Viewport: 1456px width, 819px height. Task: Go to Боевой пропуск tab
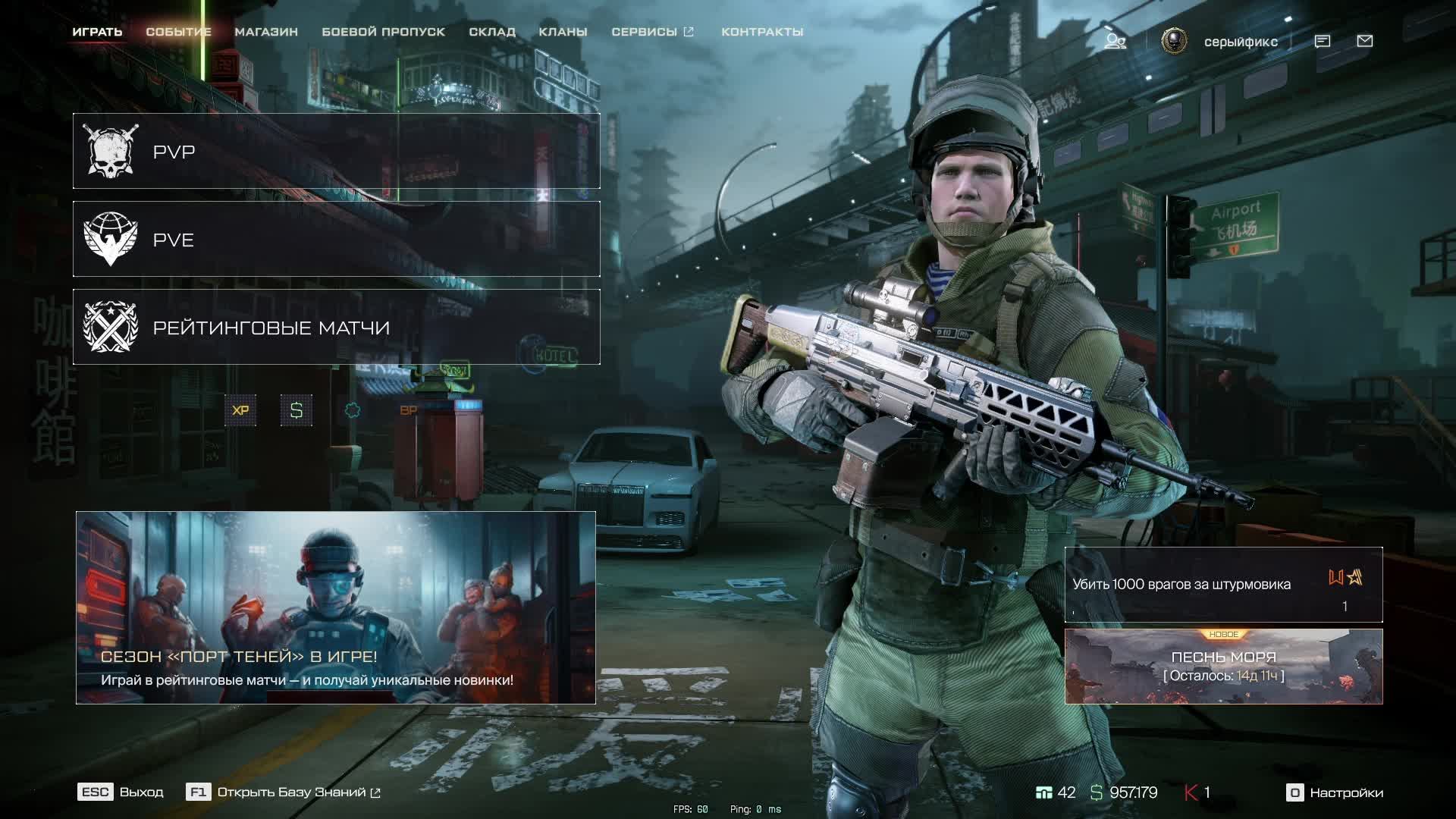pos(383,32)
